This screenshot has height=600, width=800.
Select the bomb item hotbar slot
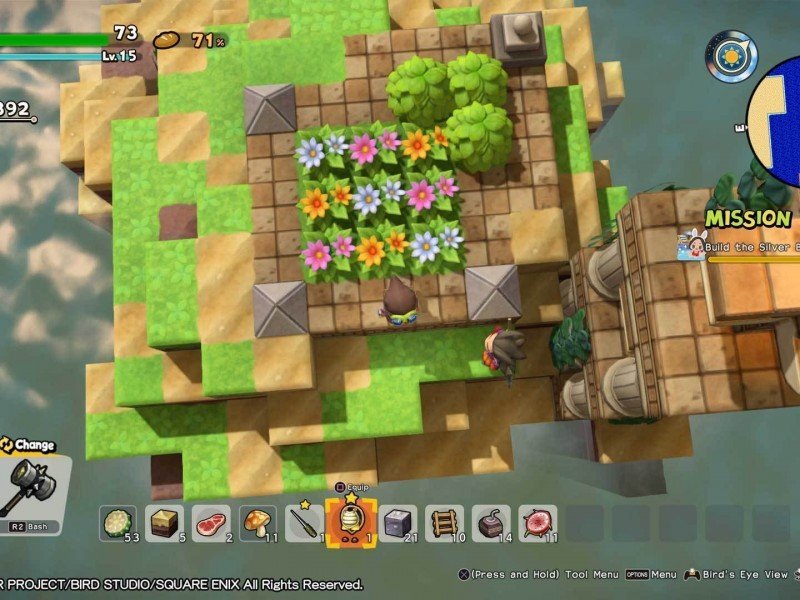click(491, 523)
